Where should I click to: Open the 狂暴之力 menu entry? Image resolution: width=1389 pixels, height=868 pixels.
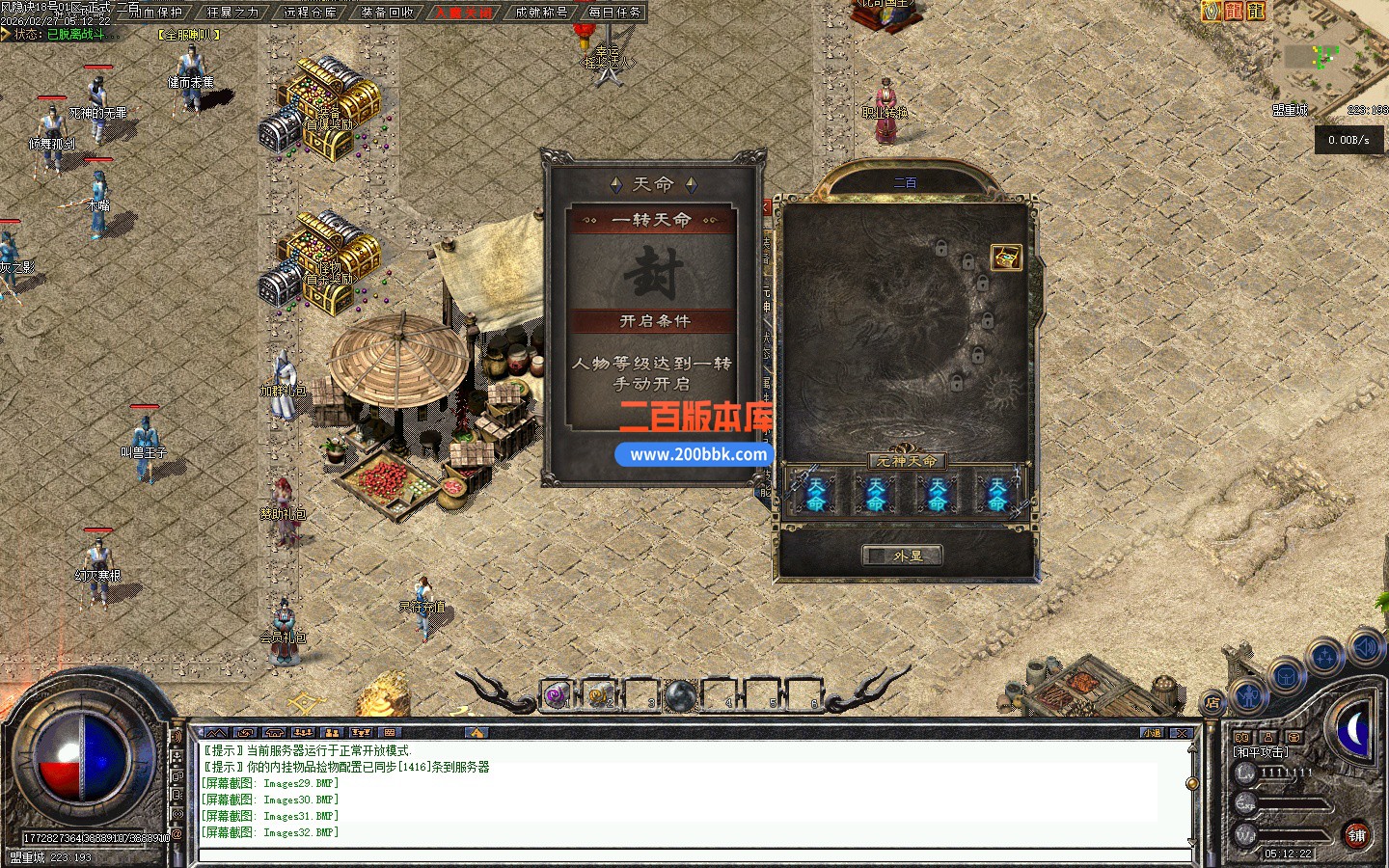point(233,13)
